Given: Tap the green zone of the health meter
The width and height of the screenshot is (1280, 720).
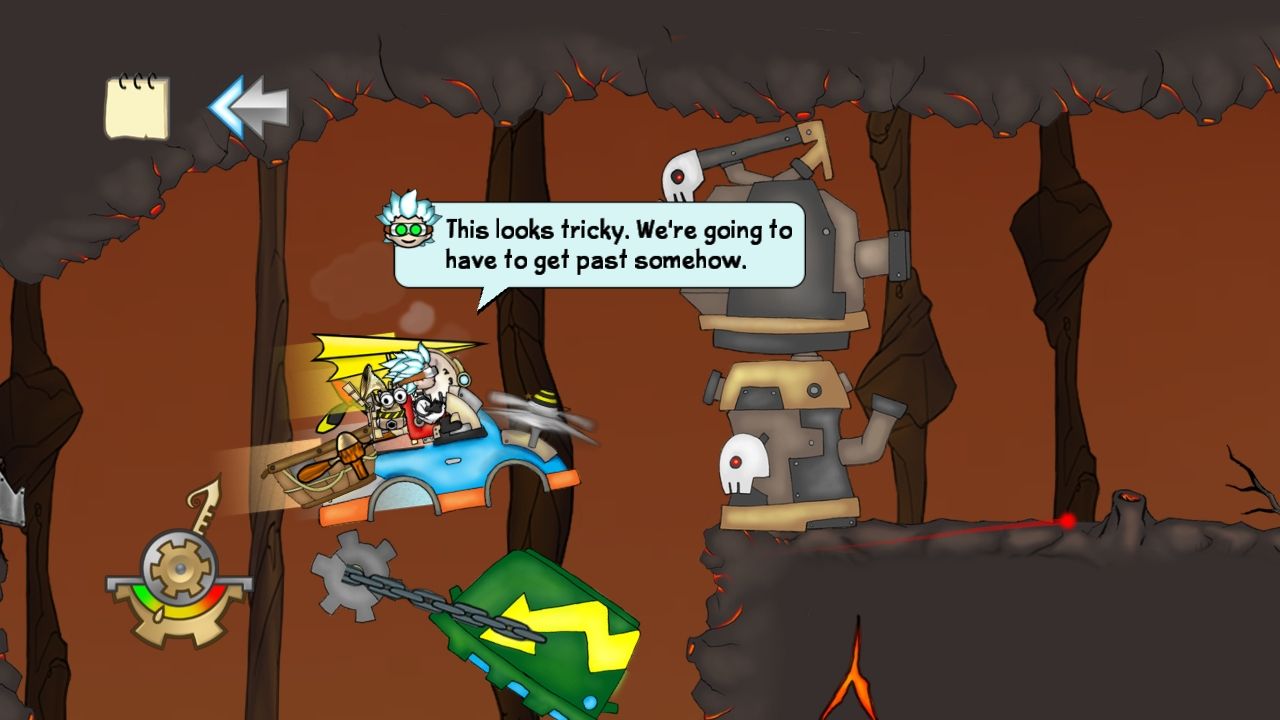Looking at the screenshot, I should coord(141,592).
